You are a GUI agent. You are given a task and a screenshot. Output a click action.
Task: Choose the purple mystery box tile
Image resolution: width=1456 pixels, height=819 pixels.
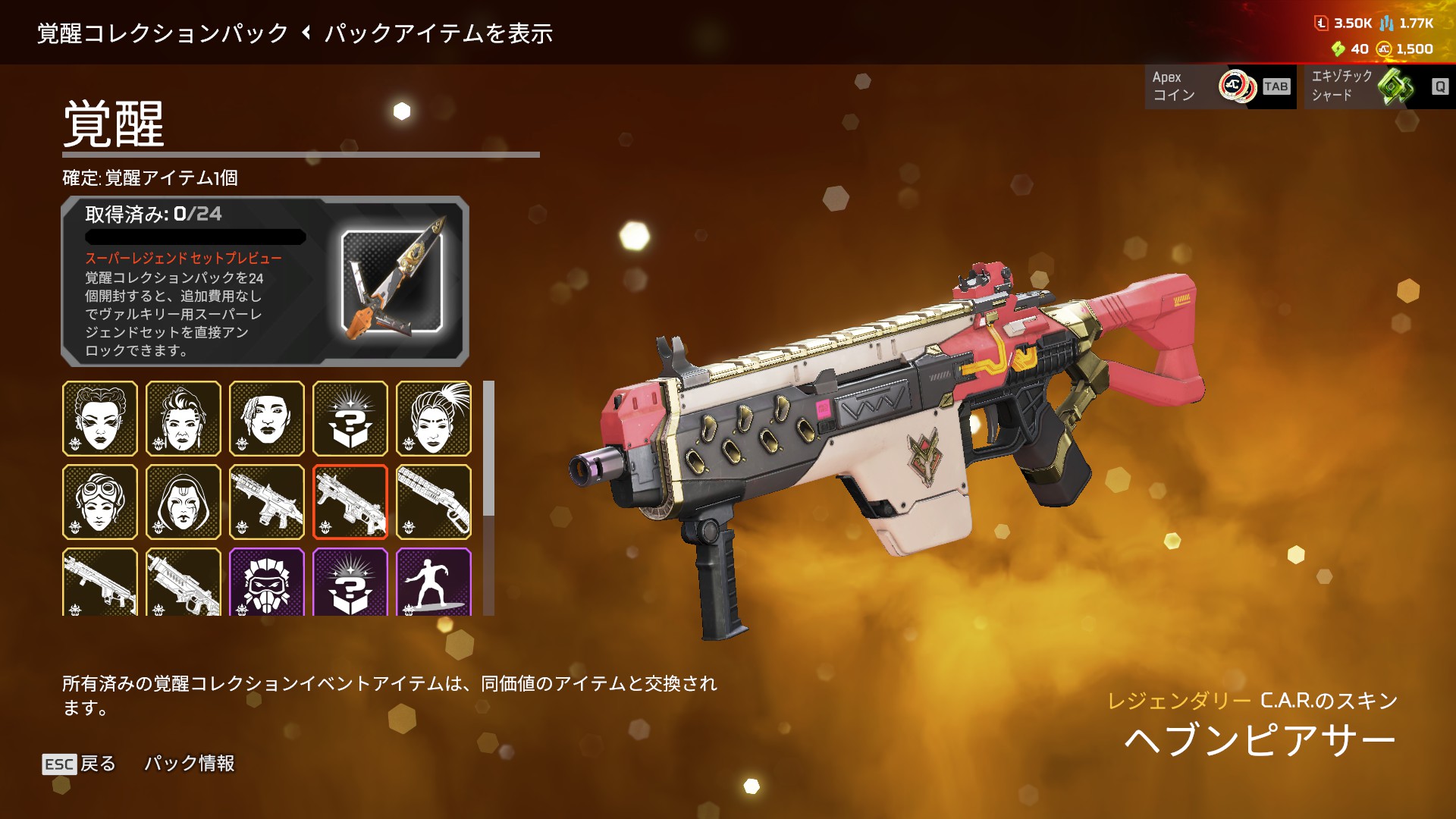pos(350,582)
